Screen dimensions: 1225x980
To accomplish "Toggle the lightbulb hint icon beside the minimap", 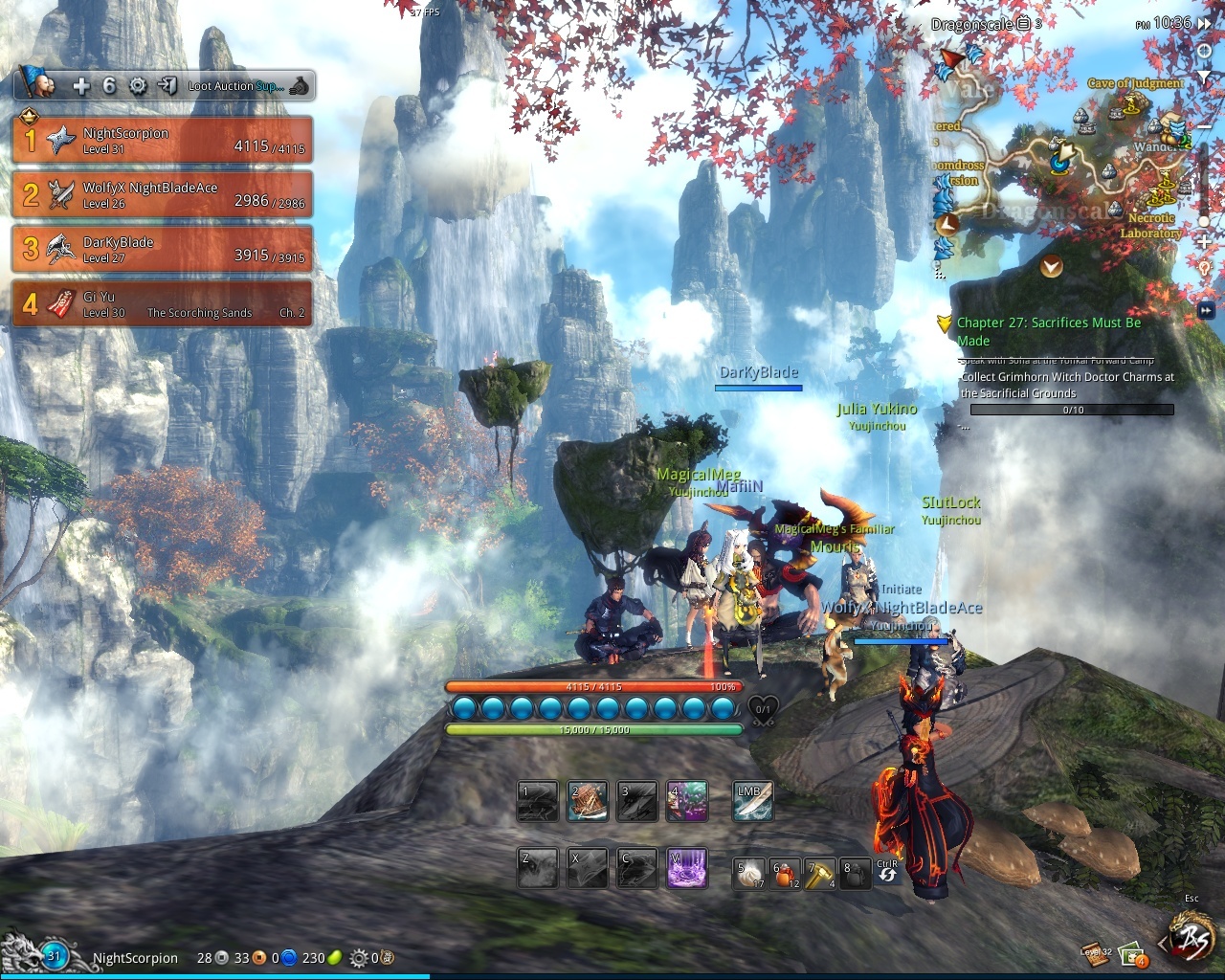I will [x=1204, y=266].
